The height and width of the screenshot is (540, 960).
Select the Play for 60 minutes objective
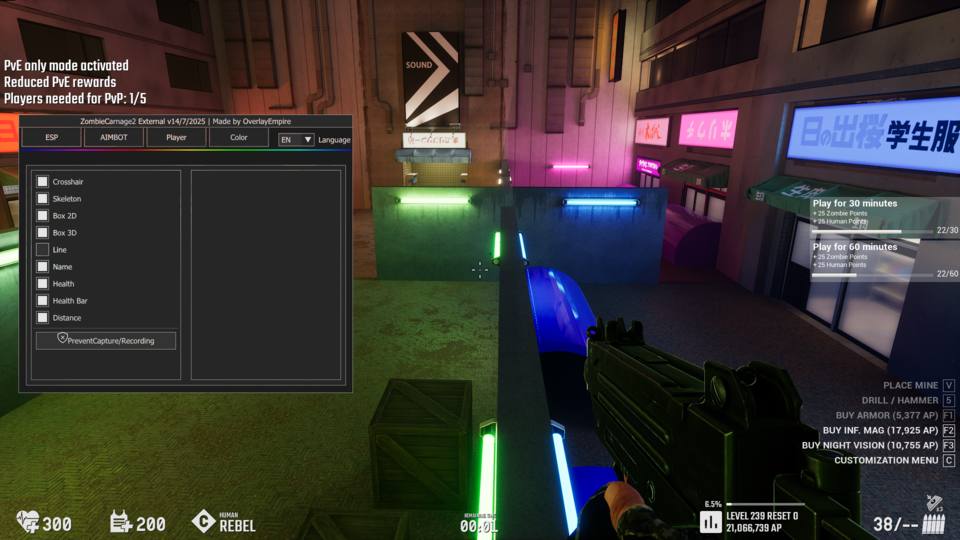click(x=885, y=258)
